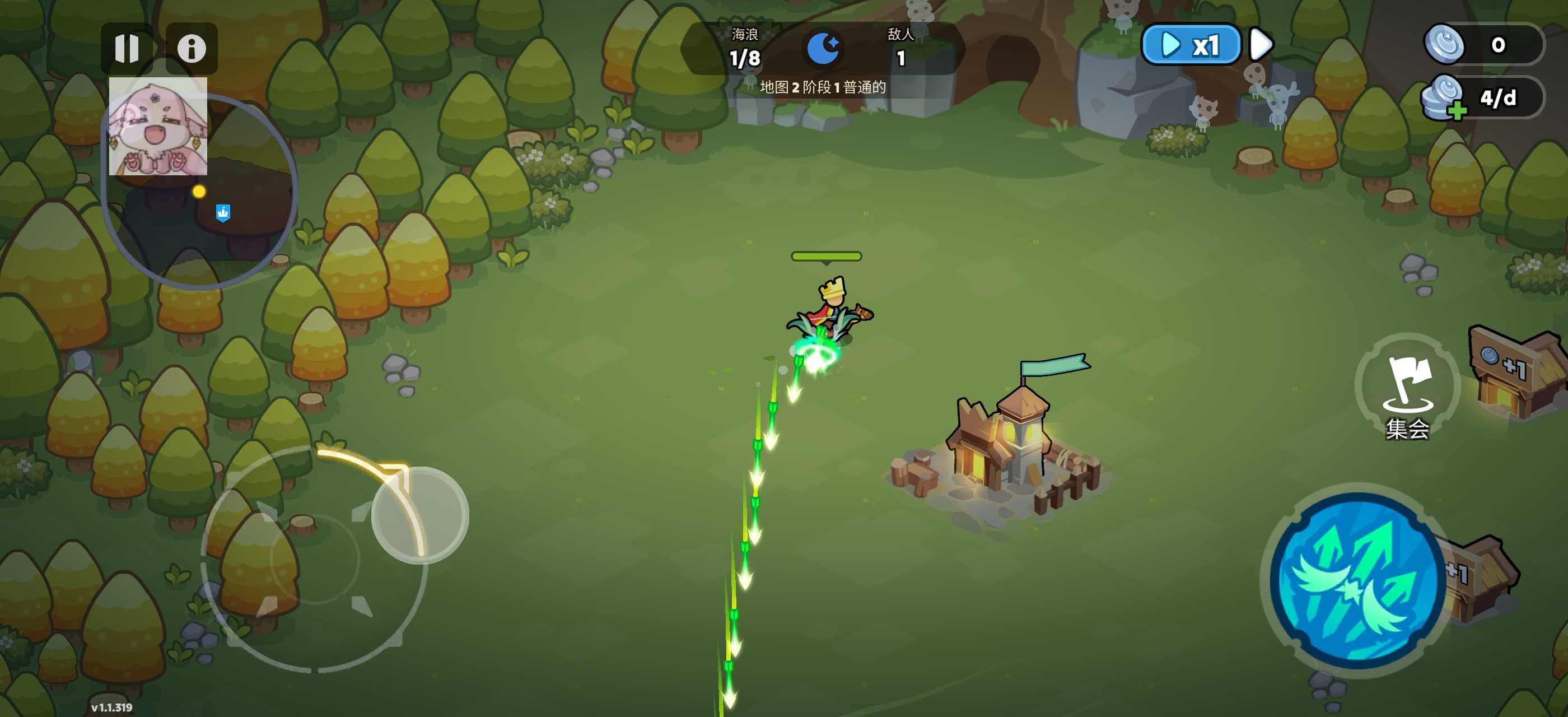The height and width of the screenshot is (717, 1568).
Task: Click the white skip-forward arrow
Action: (x=1260, y=44)
